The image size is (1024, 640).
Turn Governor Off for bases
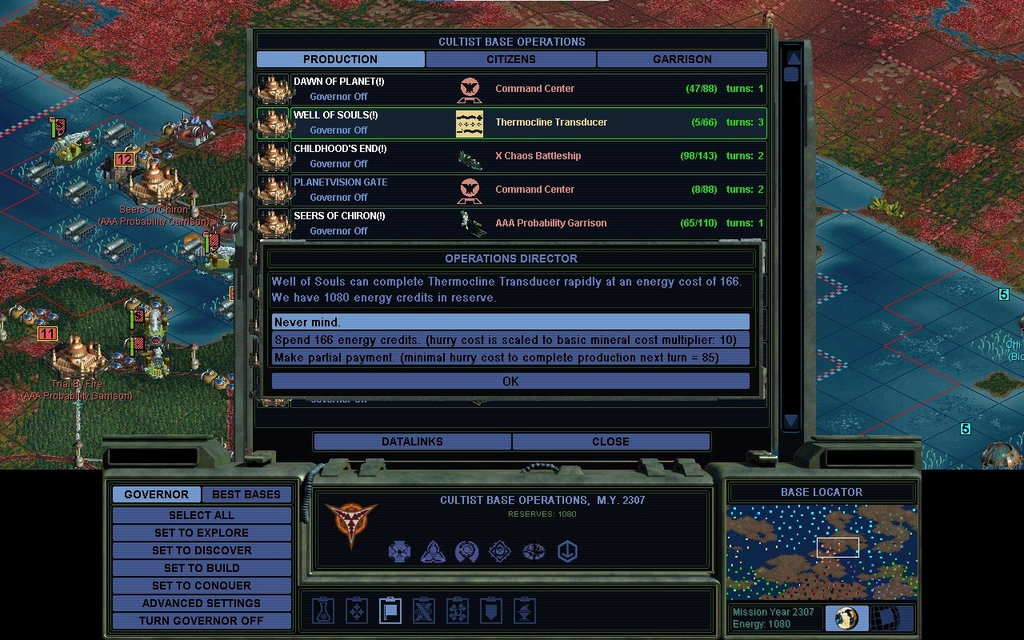coord(201,621)
